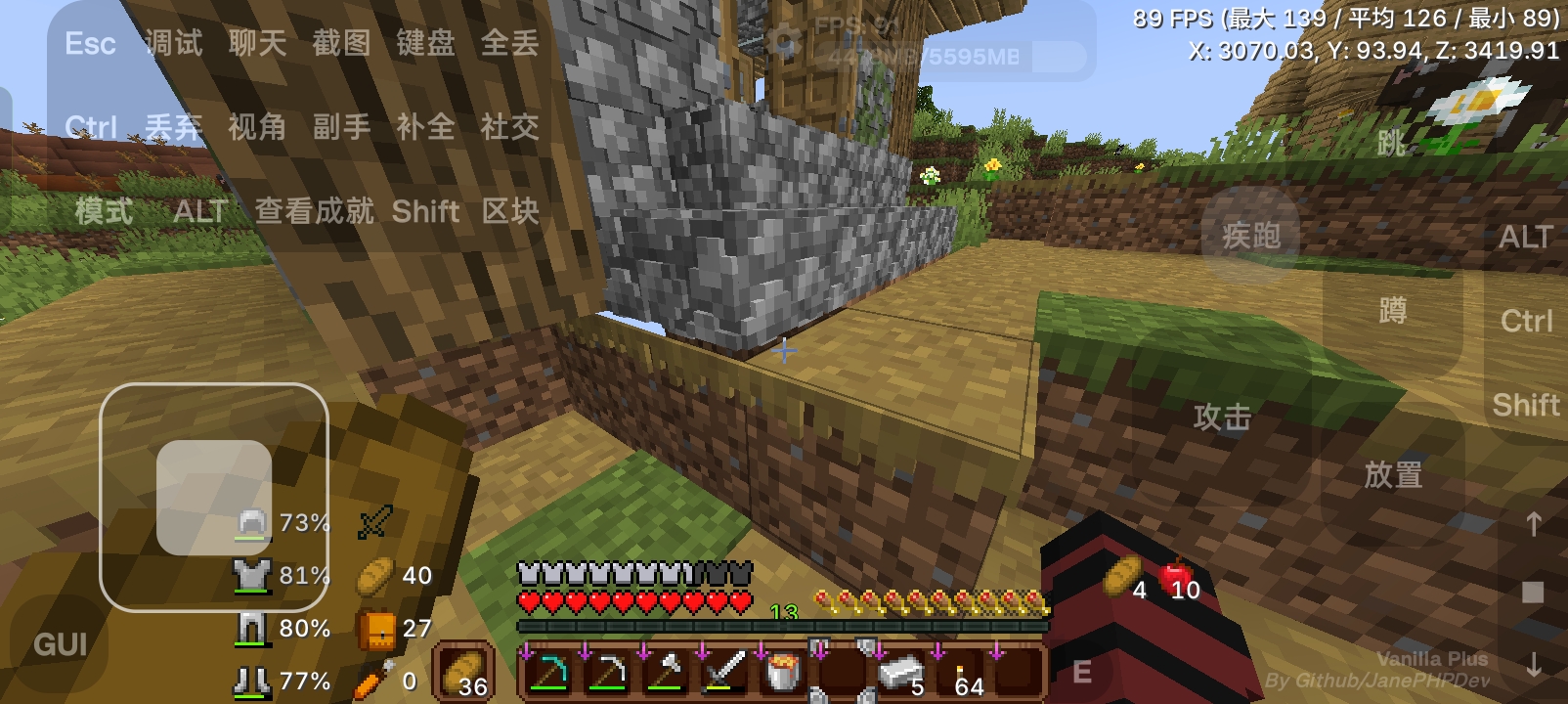Open the social screen with 社交

[508, 128]
